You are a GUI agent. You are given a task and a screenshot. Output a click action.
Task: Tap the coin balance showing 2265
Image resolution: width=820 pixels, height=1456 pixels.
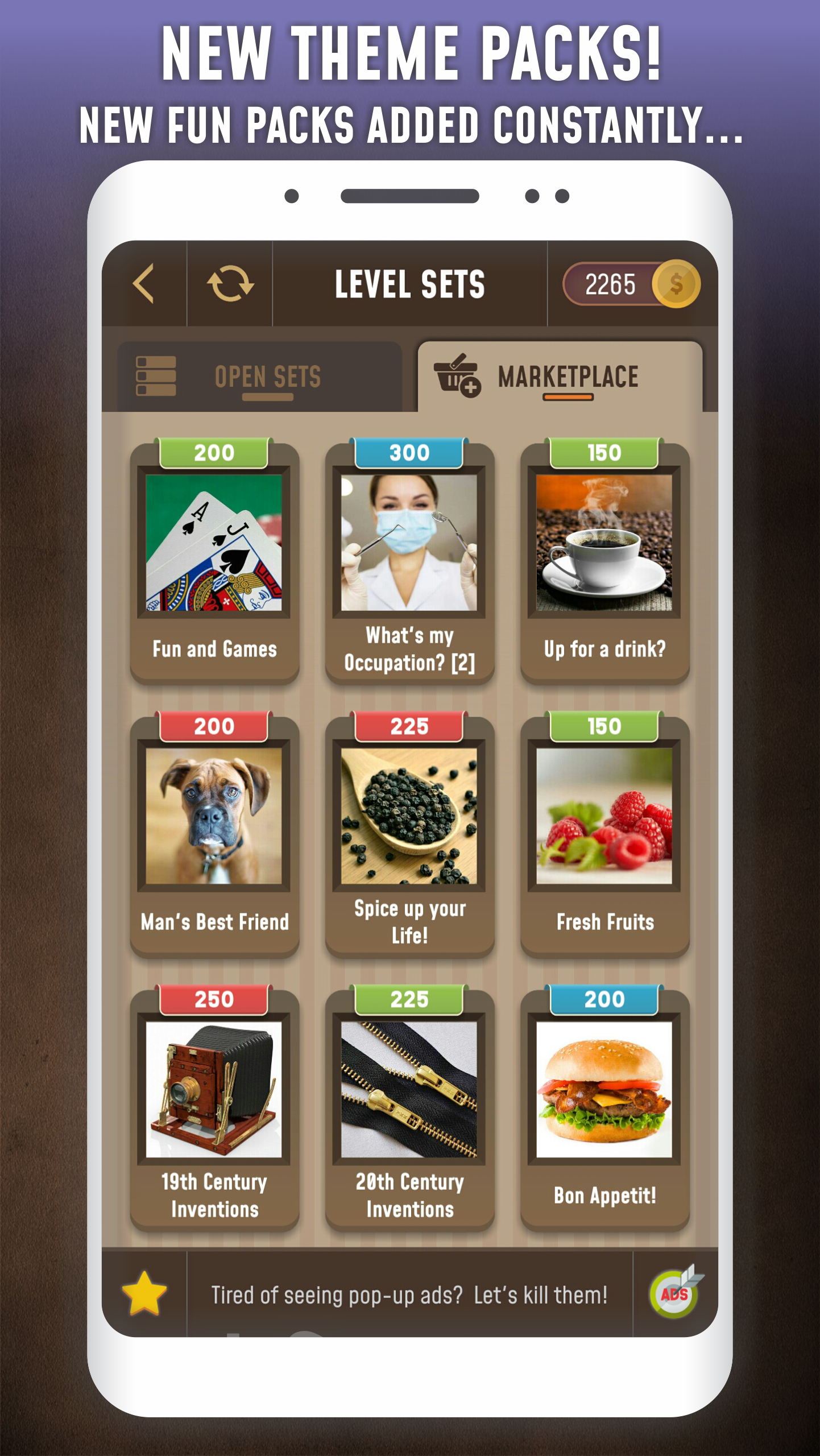click(611, 284)
